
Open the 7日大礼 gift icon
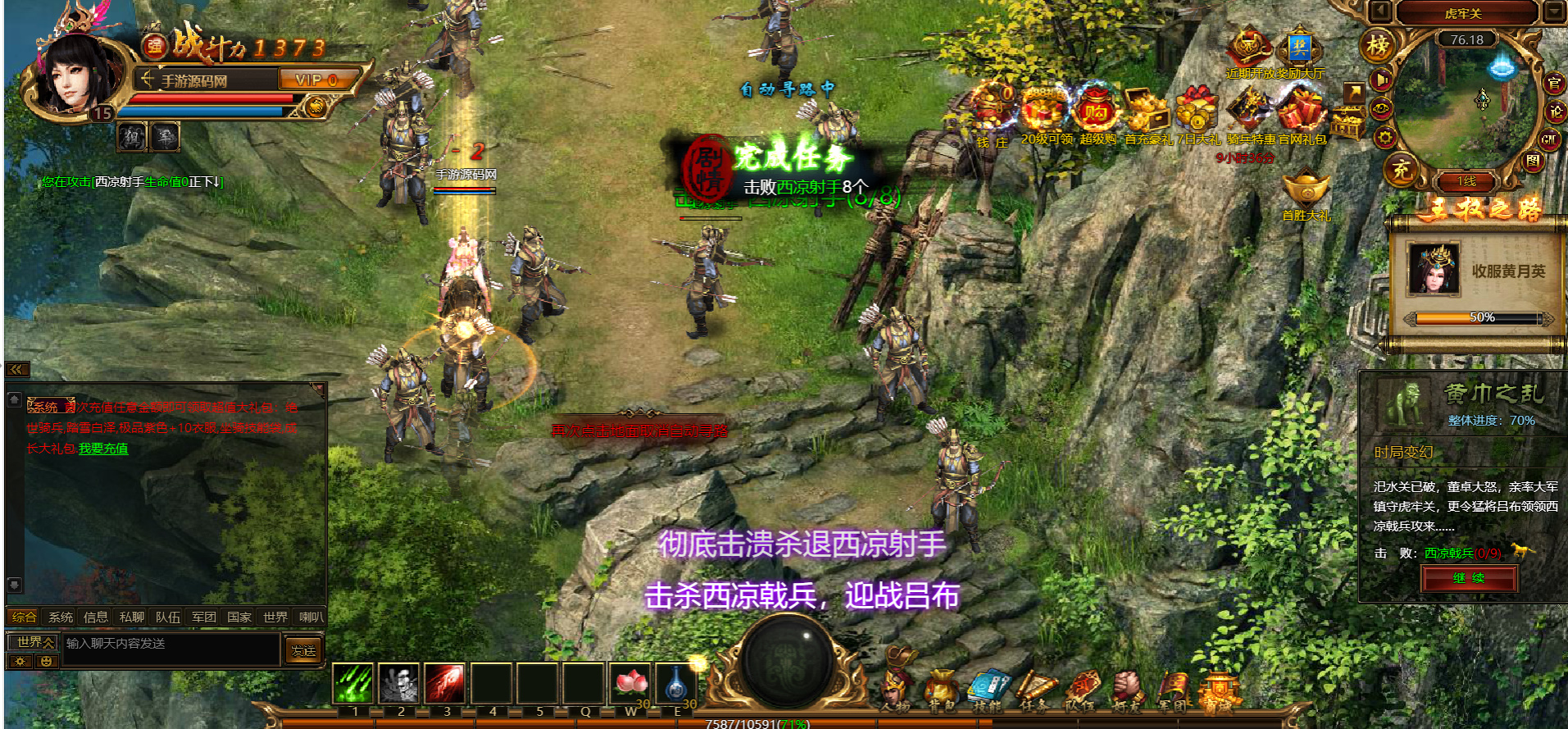coord(1198,112)
